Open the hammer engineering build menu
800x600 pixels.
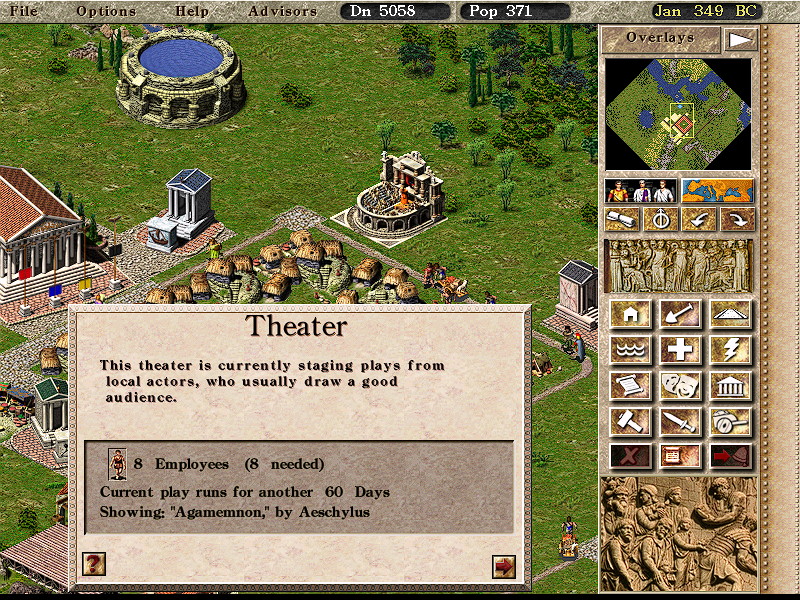pyautogui.click(x=631, y=420)
